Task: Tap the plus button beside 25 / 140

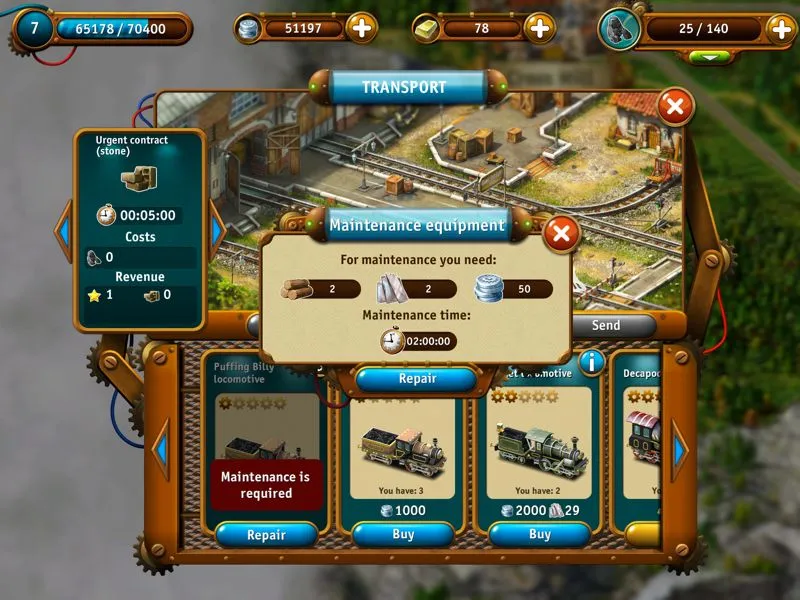Action: [780, 28]
